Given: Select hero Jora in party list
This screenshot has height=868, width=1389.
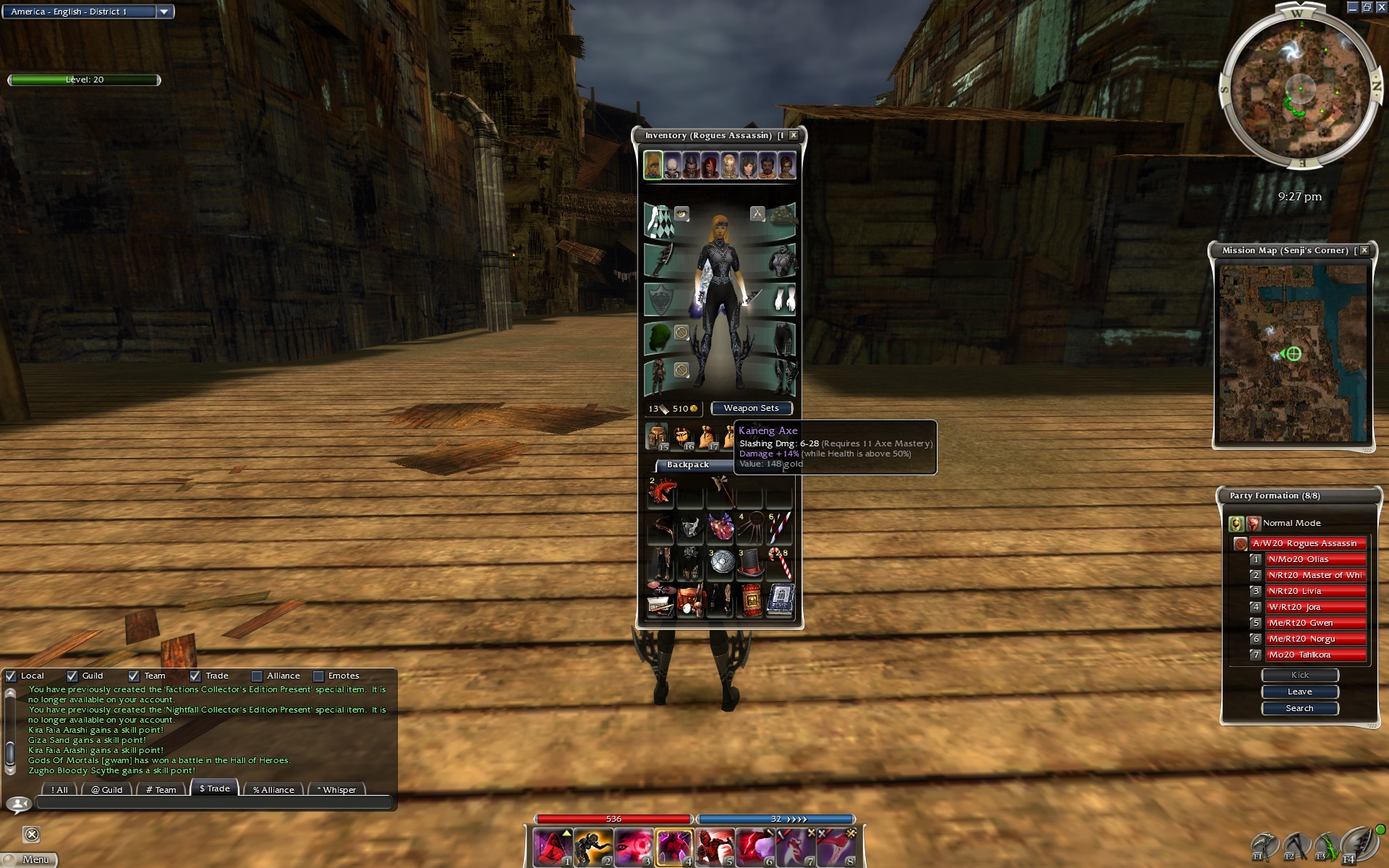Looking at the screenshot, I should point(1314,607).
